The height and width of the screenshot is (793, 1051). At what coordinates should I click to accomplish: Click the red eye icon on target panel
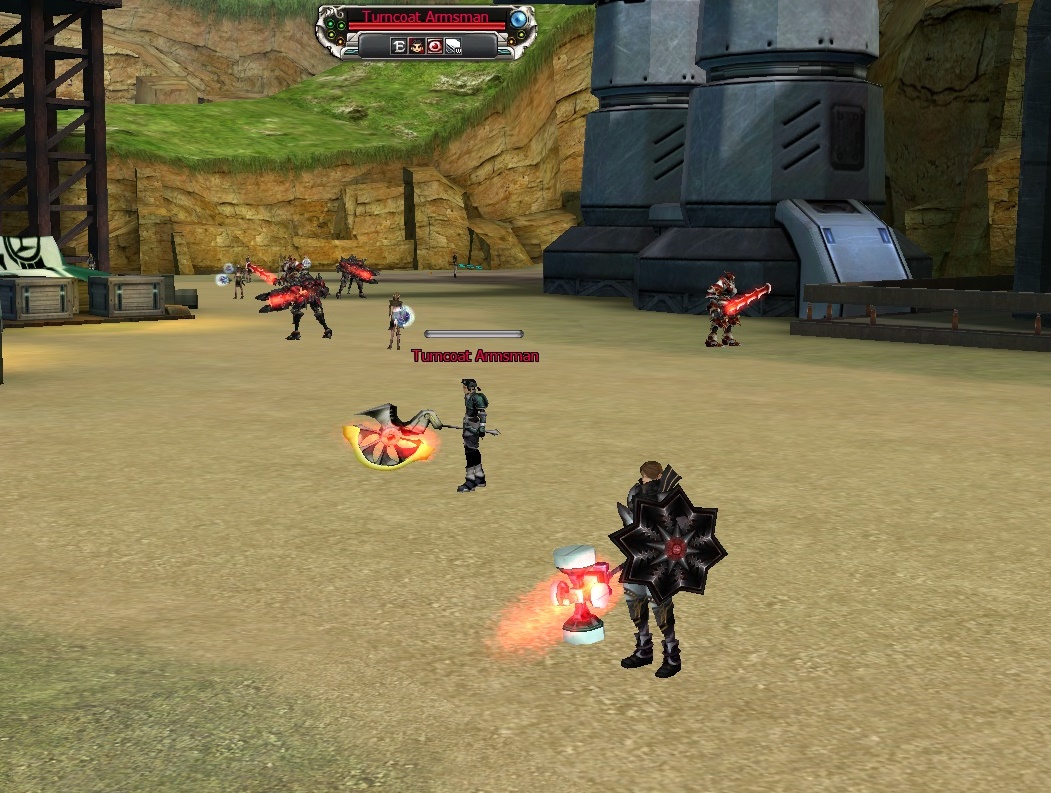(434, 46)
